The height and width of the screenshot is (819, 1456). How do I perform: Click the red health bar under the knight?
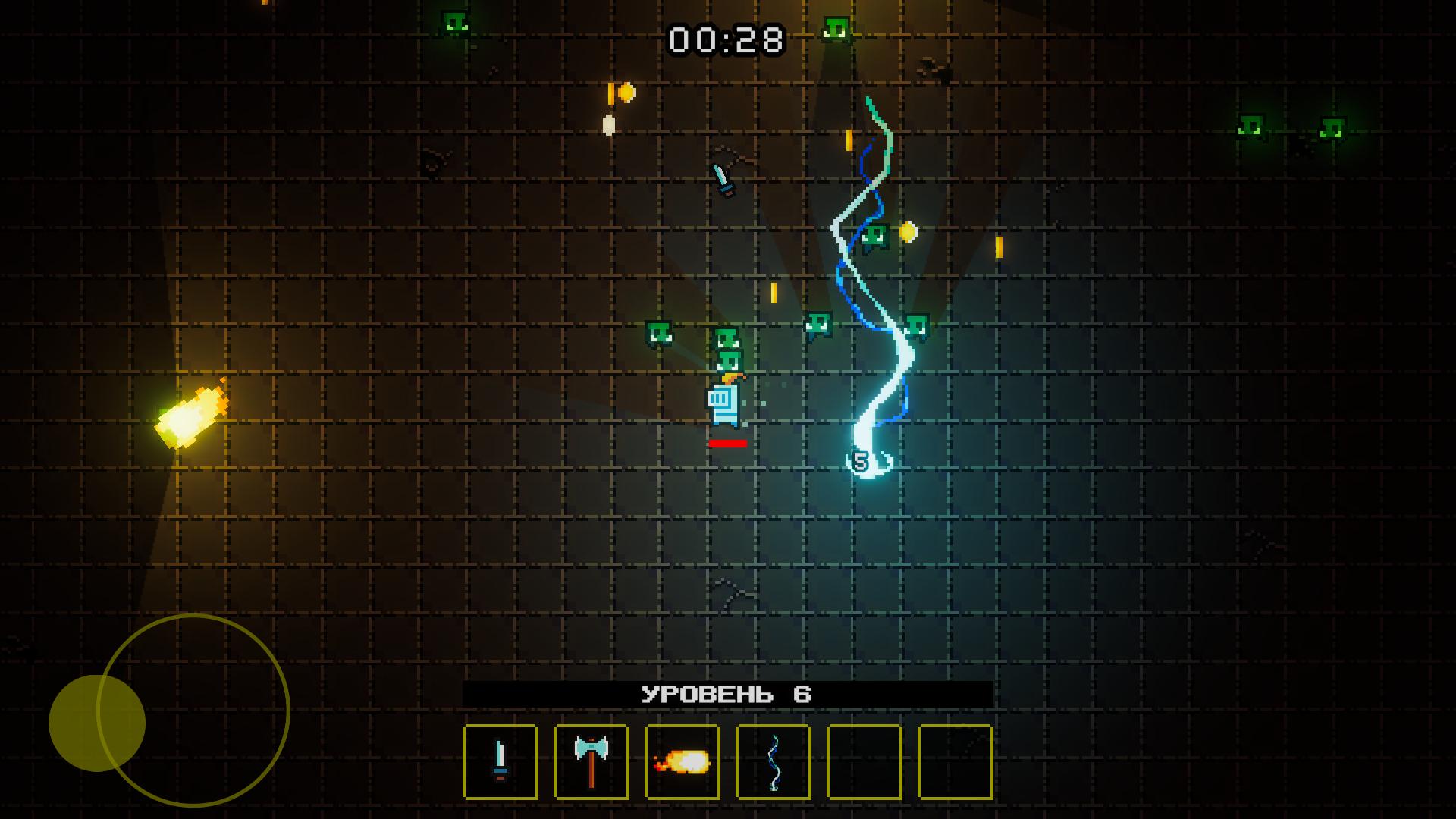click(x=726, y=444)
